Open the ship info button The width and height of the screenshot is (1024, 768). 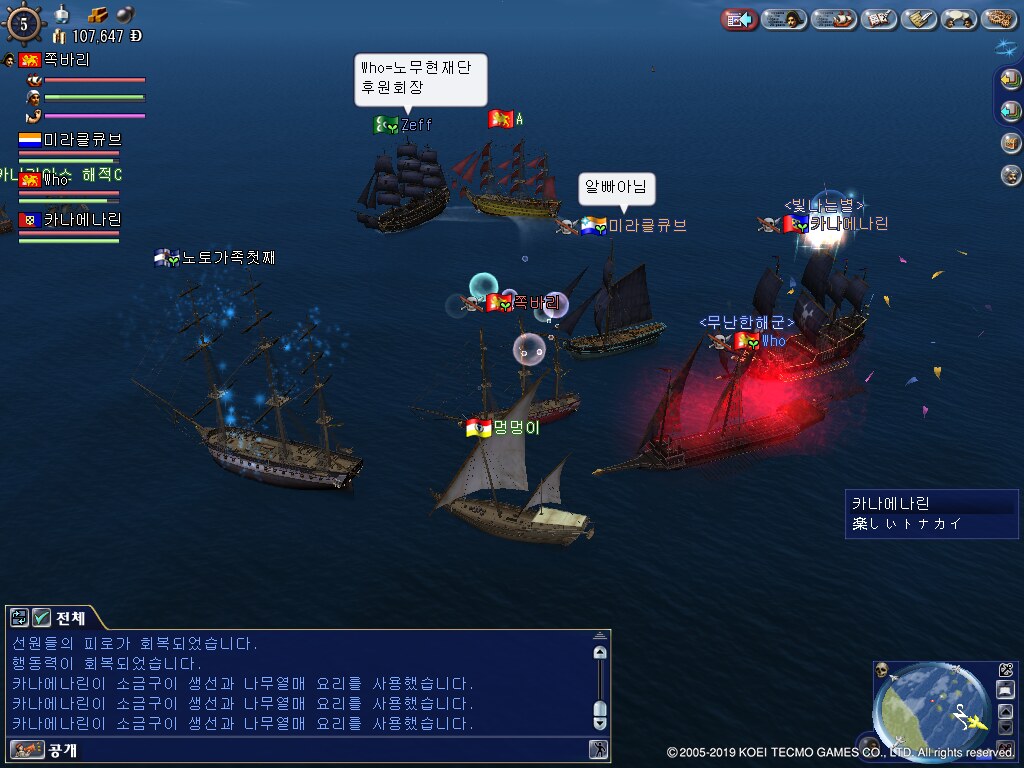(833, 19)
